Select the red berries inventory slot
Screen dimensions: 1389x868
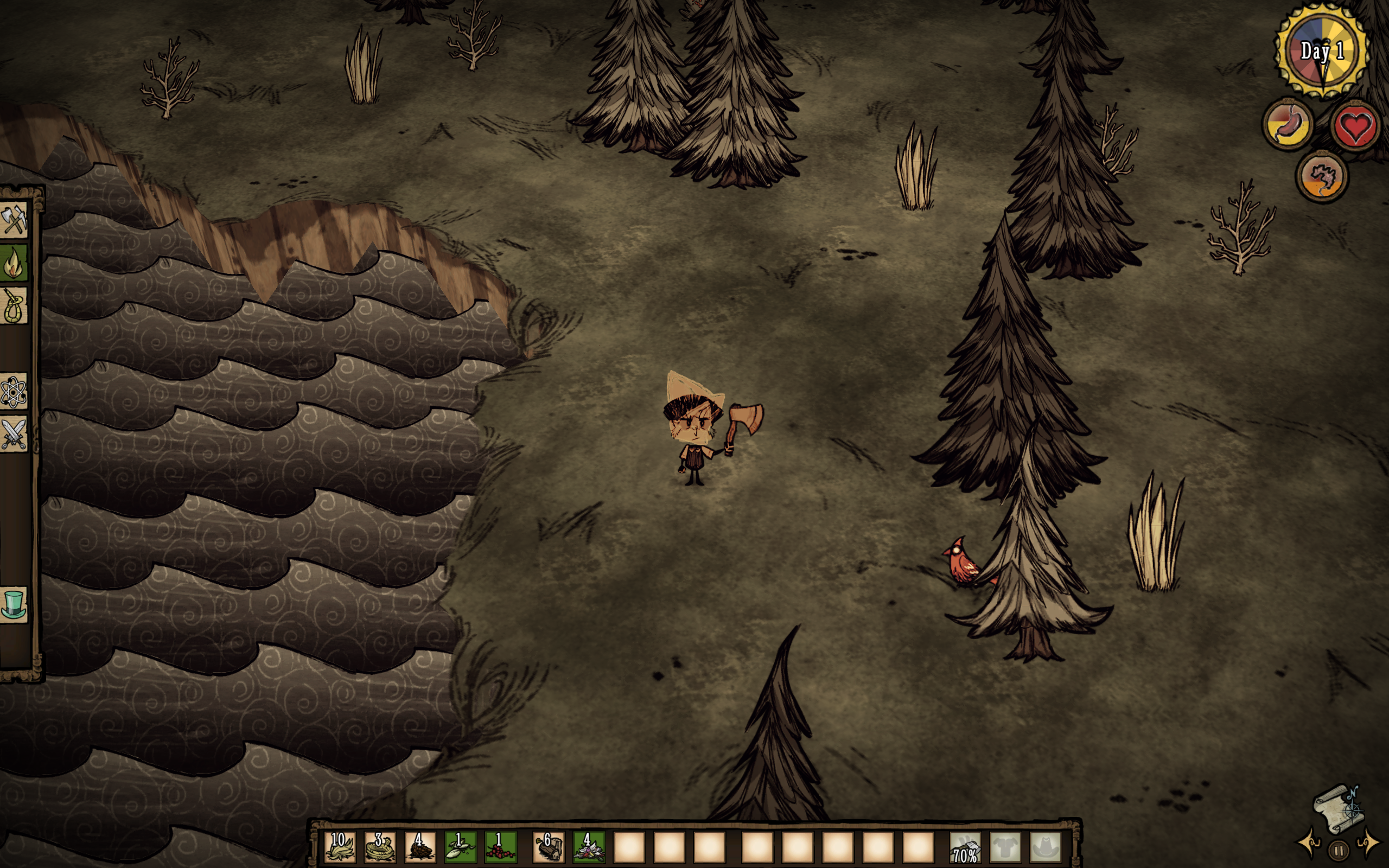tap(500, 847)
